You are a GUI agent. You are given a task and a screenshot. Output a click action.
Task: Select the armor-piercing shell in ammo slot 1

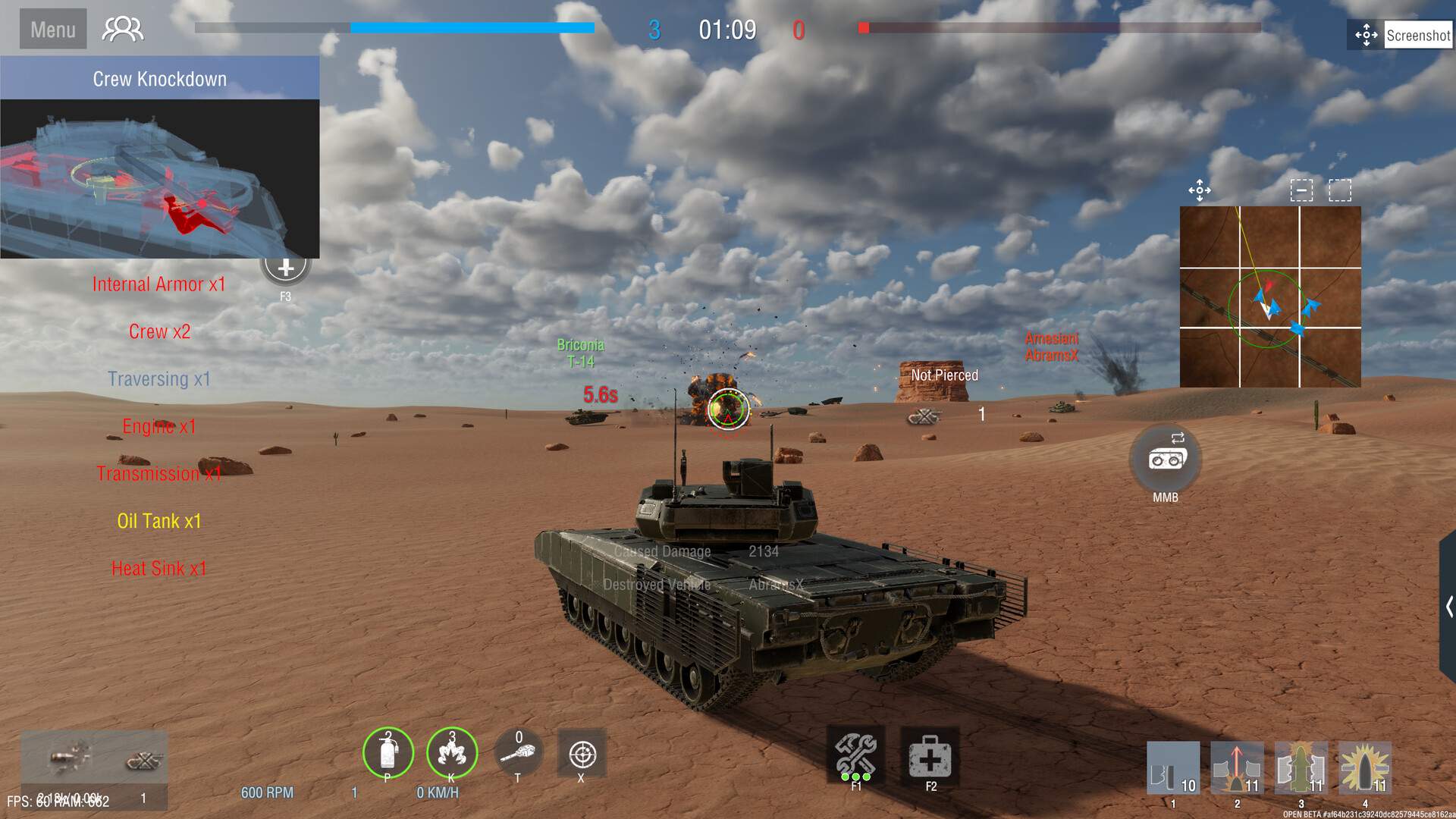pyautogui.click(x=1174, y=768)
